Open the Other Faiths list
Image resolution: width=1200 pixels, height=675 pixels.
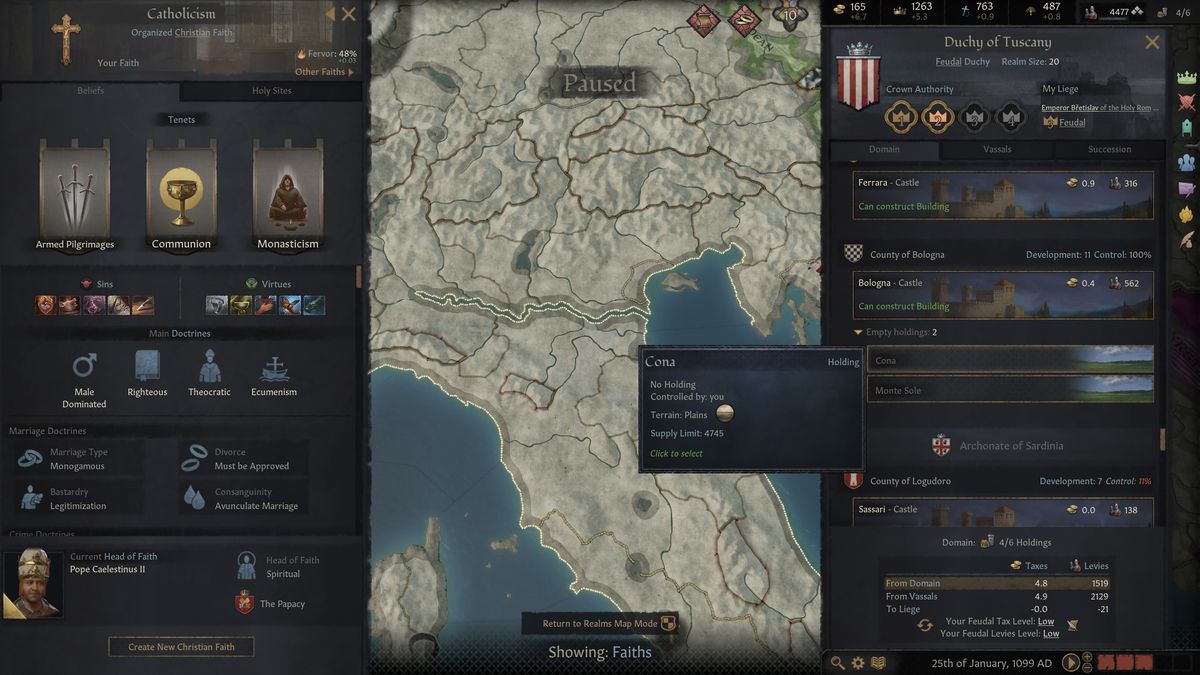point(324,72)
